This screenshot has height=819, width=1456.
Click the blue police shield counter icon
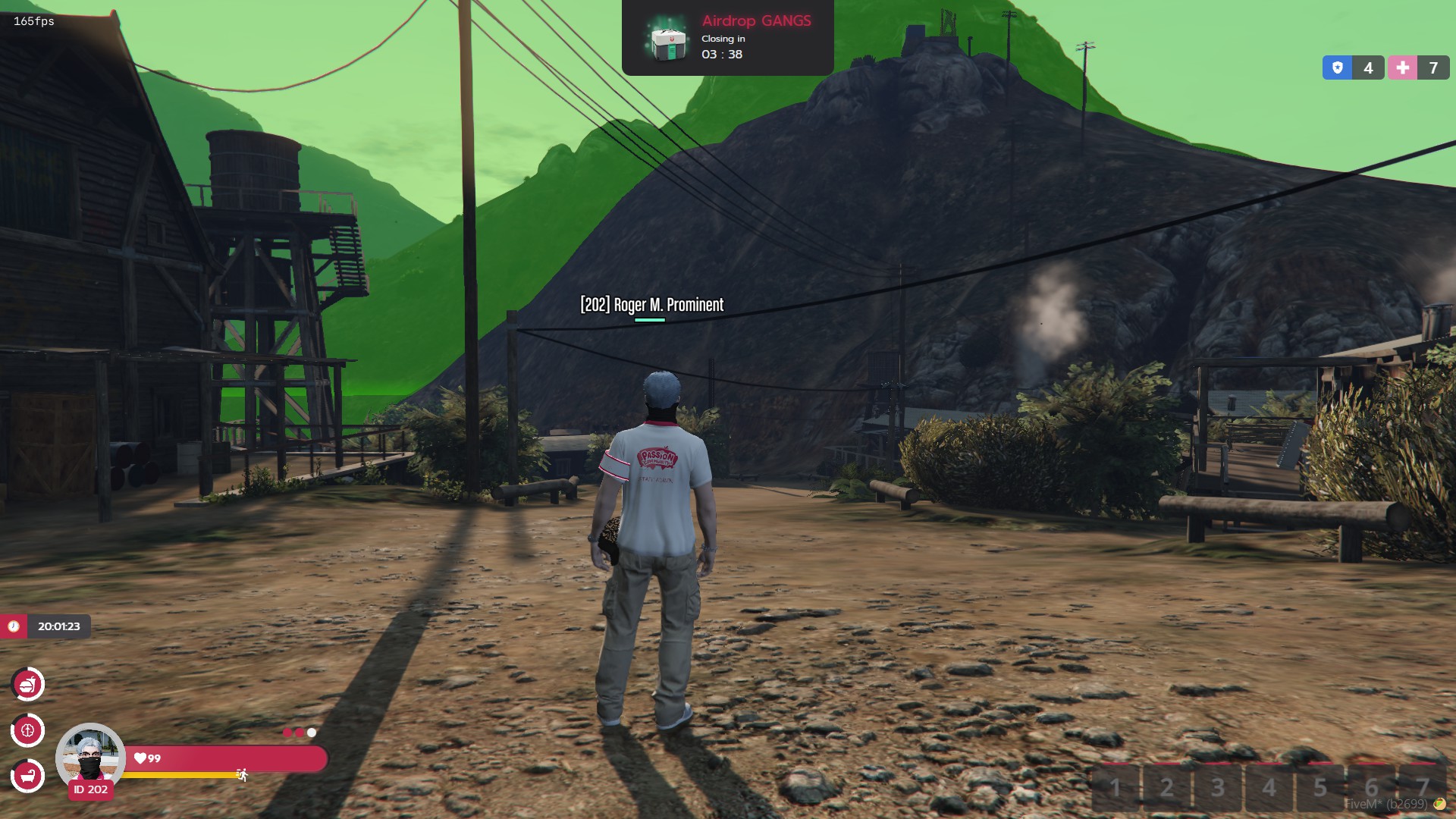(1337, 67)
